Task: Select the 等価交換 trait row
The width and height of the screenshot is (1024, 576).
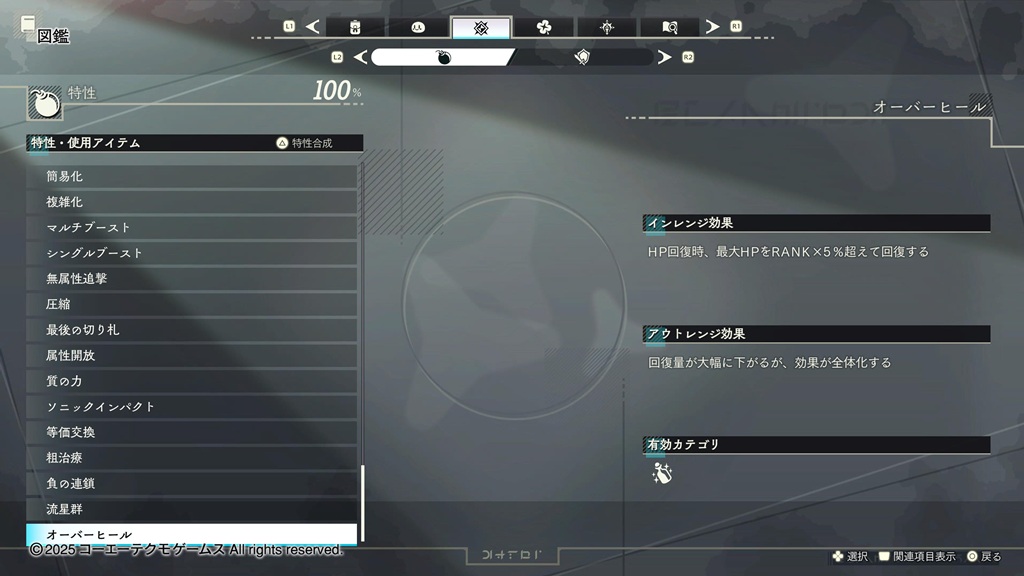Action: [191, 432]
